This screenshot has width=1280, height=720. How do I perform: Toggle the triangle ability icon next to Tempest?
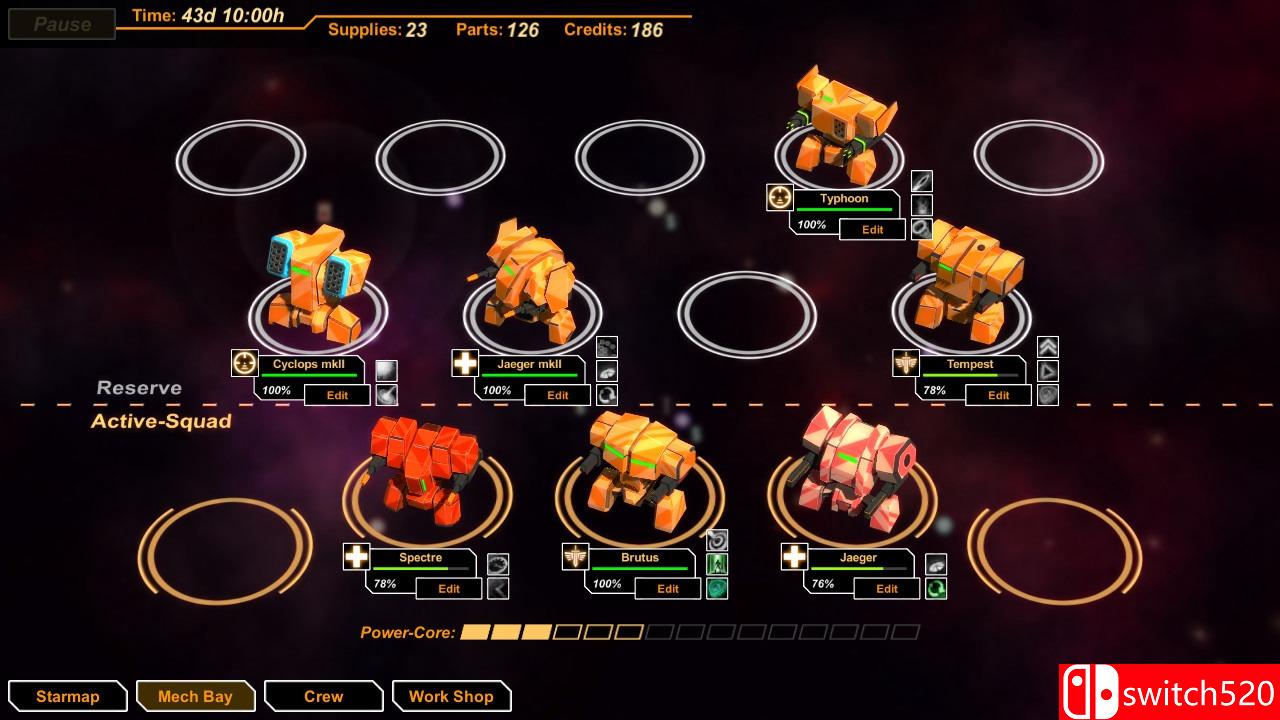click(x=1048, y=370)
